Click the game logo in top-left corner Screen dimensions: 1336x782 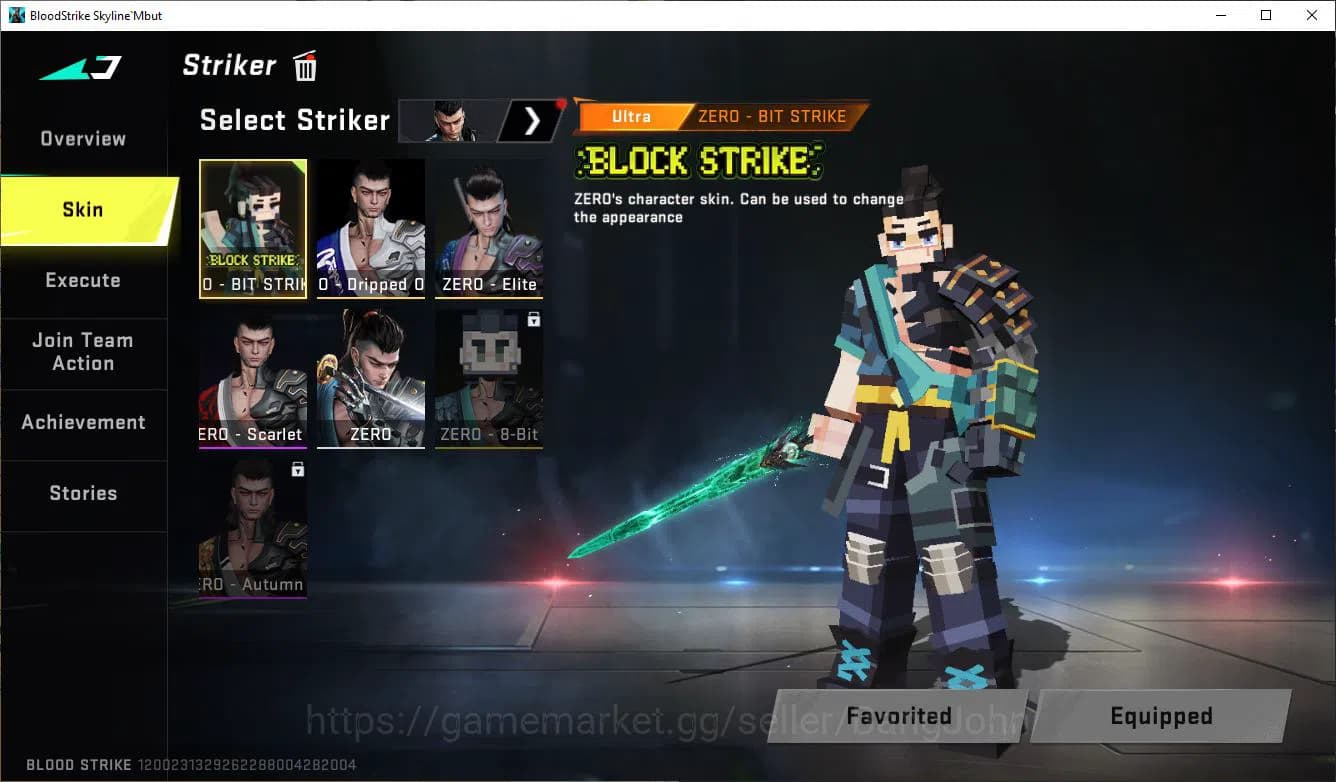pyautogui.click(x=80, y=67)
